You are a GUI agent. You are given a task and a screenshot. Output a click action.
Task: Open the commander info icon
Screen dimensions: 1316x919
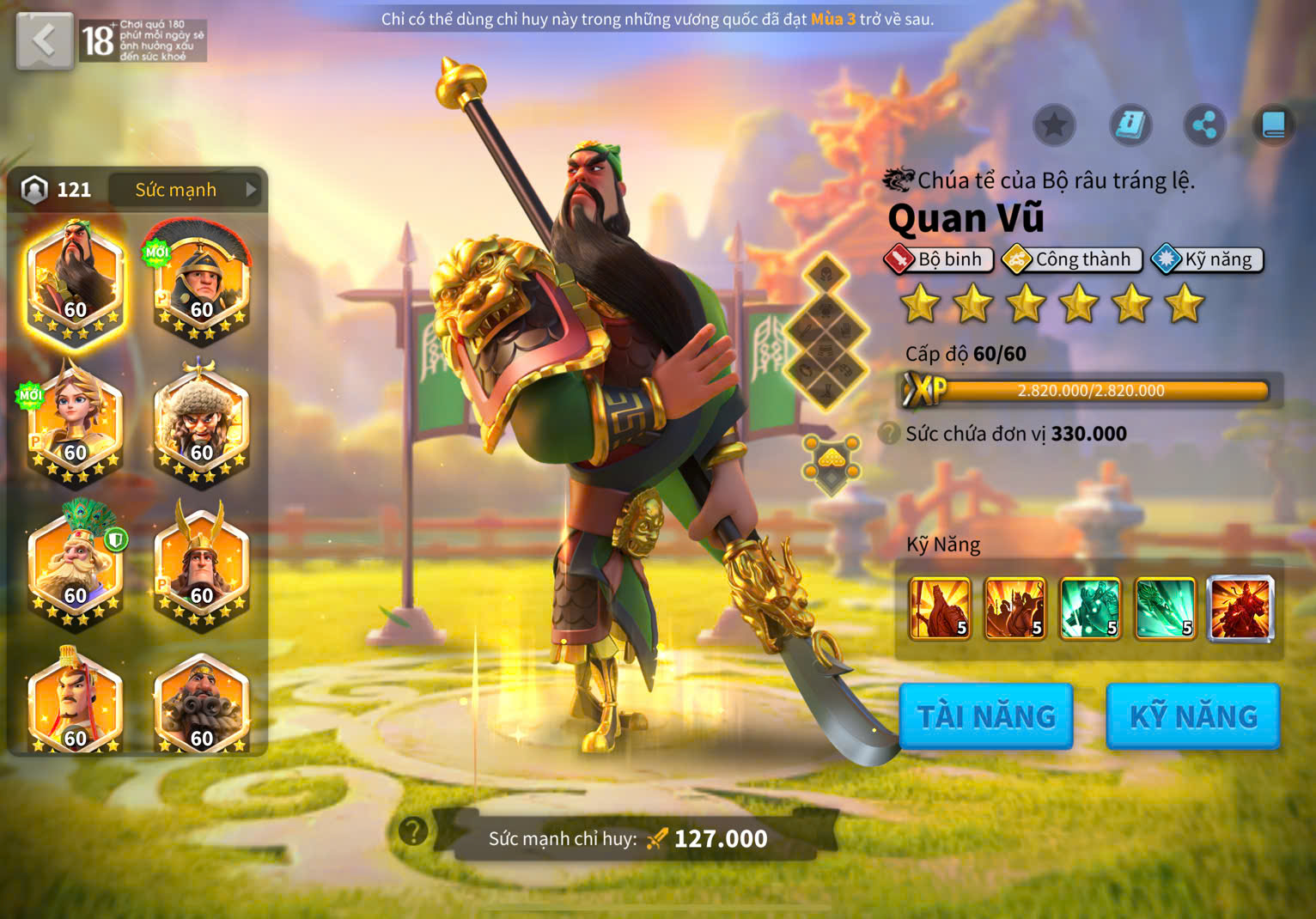click(1130, 126)
